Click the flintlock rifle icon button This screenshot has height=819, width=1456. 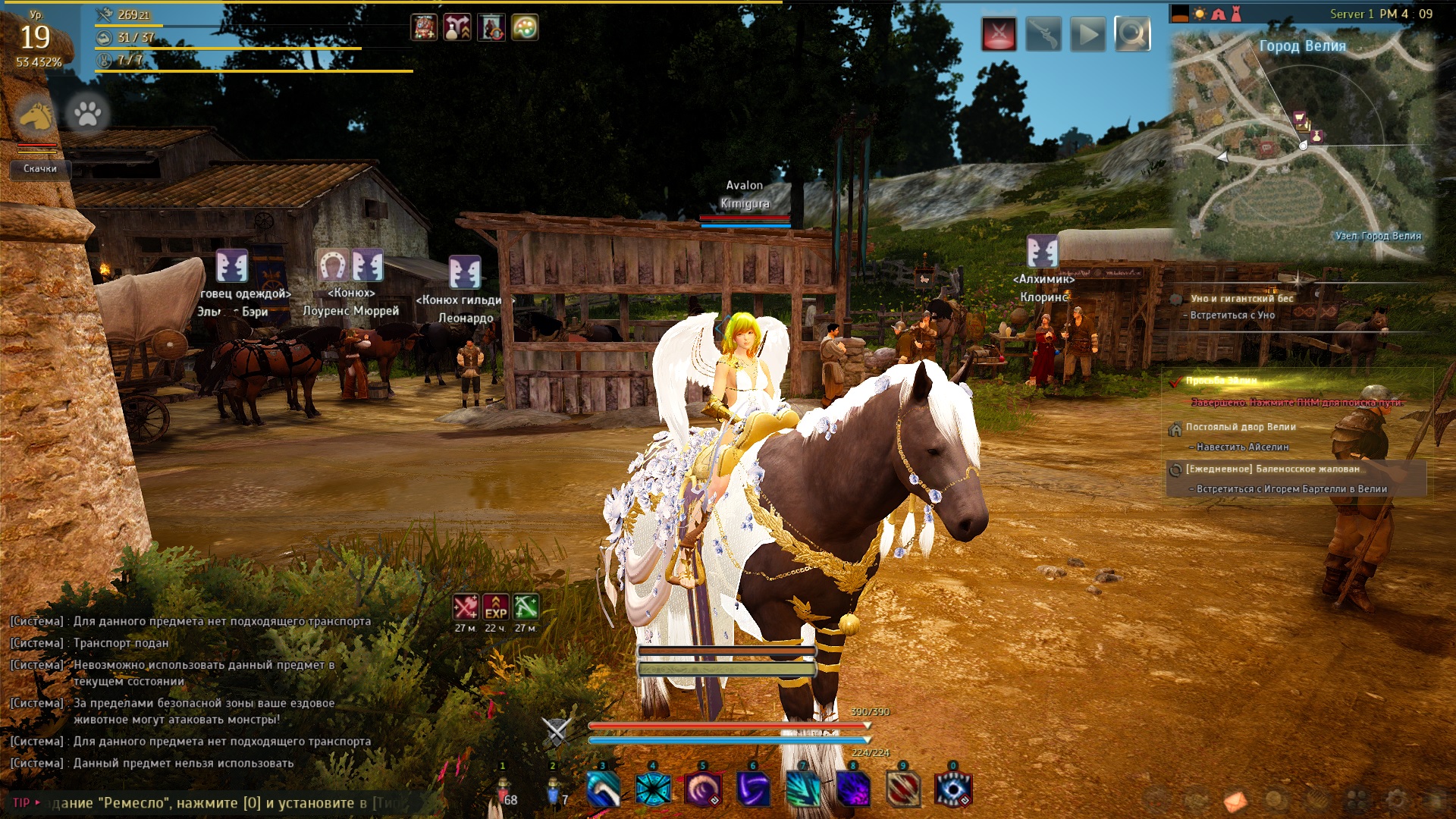pos(1043,34)
